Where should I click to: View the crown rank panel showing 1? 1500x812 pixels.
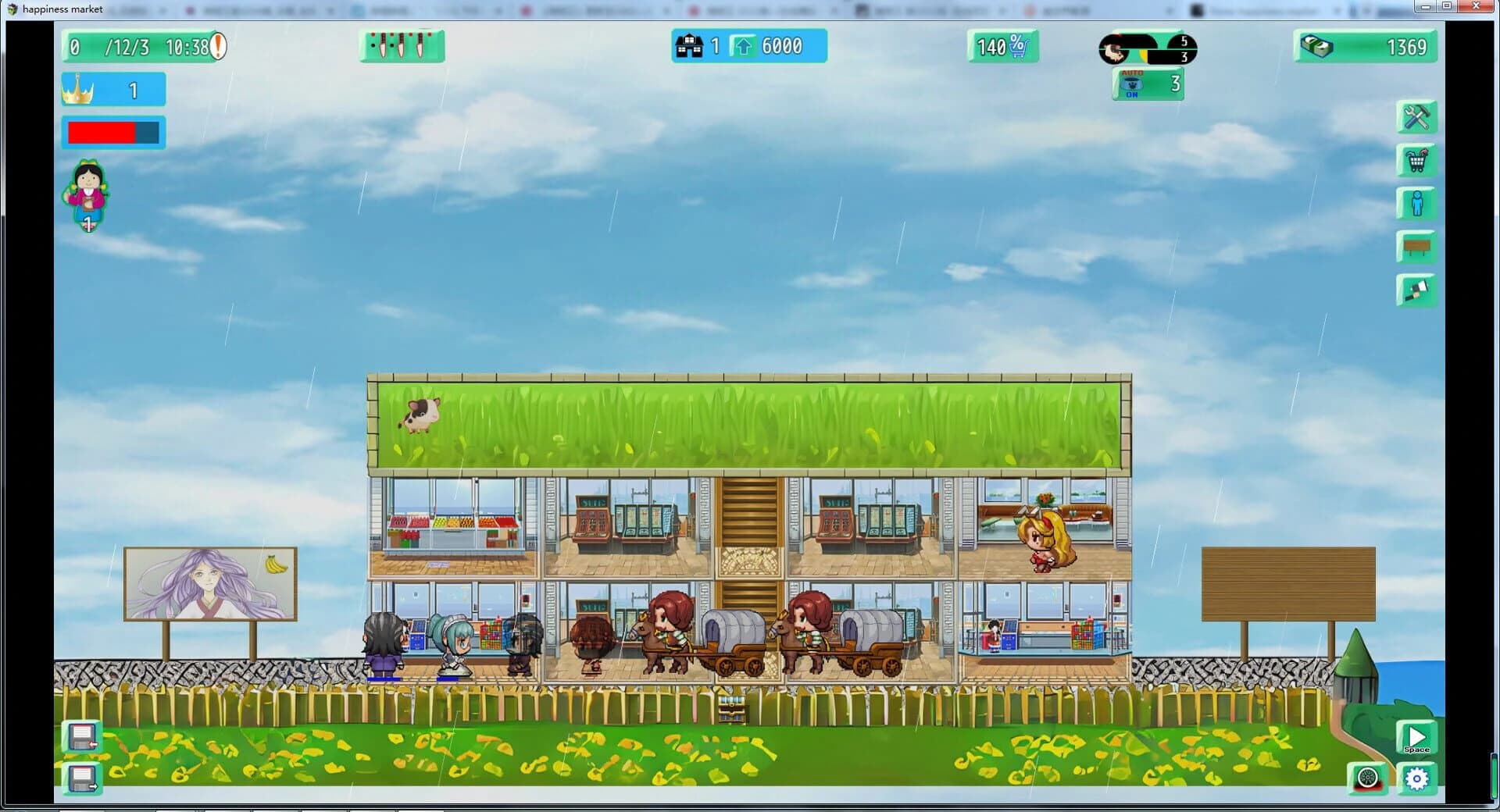coord(112,89)
